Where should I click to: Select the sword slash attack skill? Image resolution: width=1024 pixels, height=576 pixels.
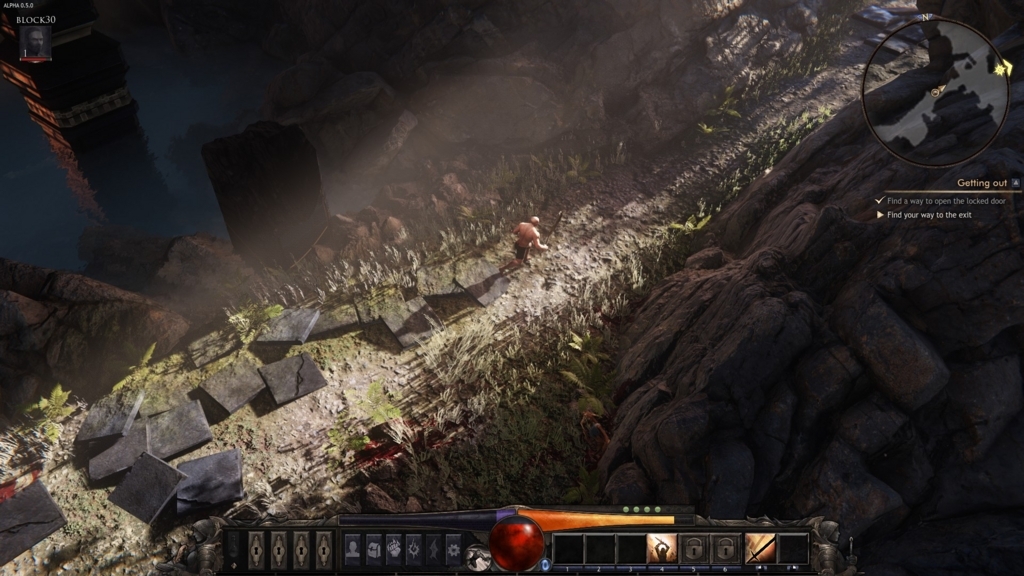click(760, 548)
